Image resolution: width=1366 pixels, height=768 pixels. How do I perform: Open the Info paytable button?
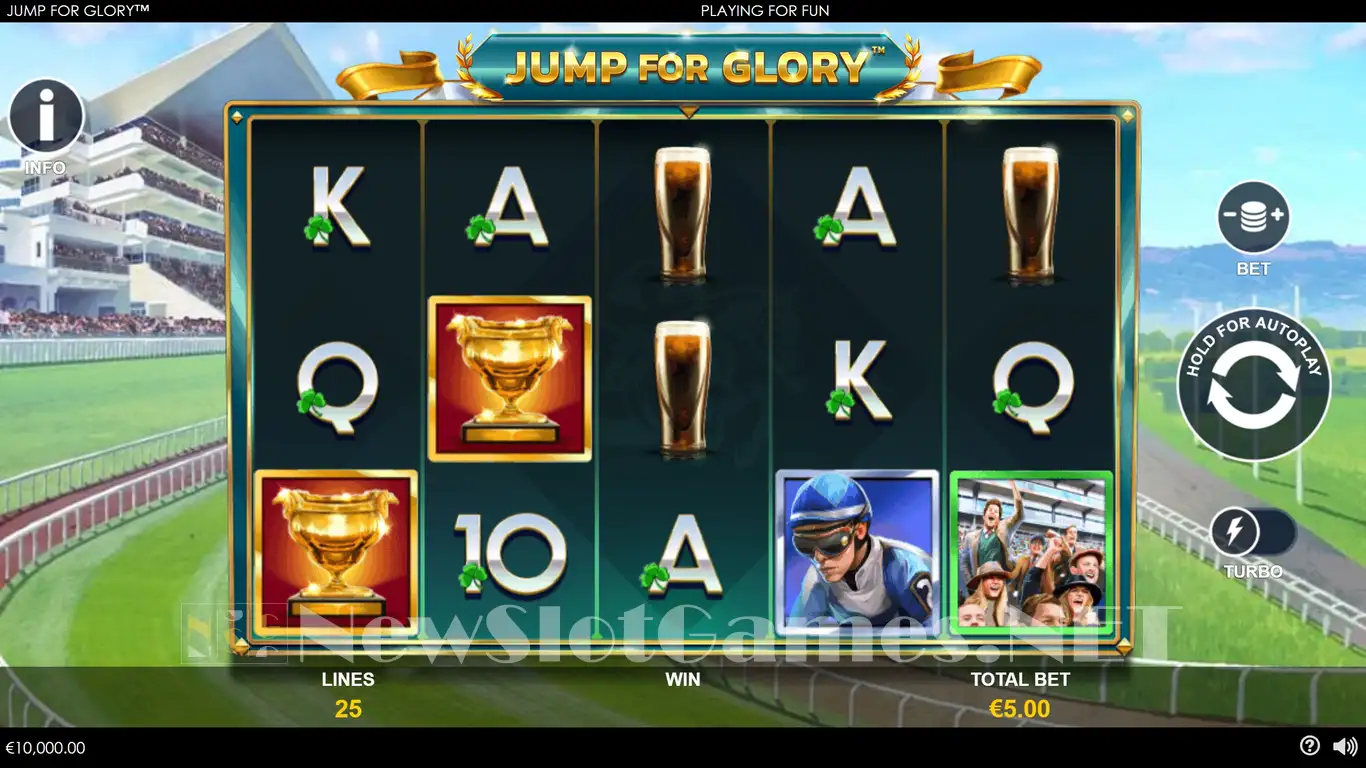coord(46,117)
